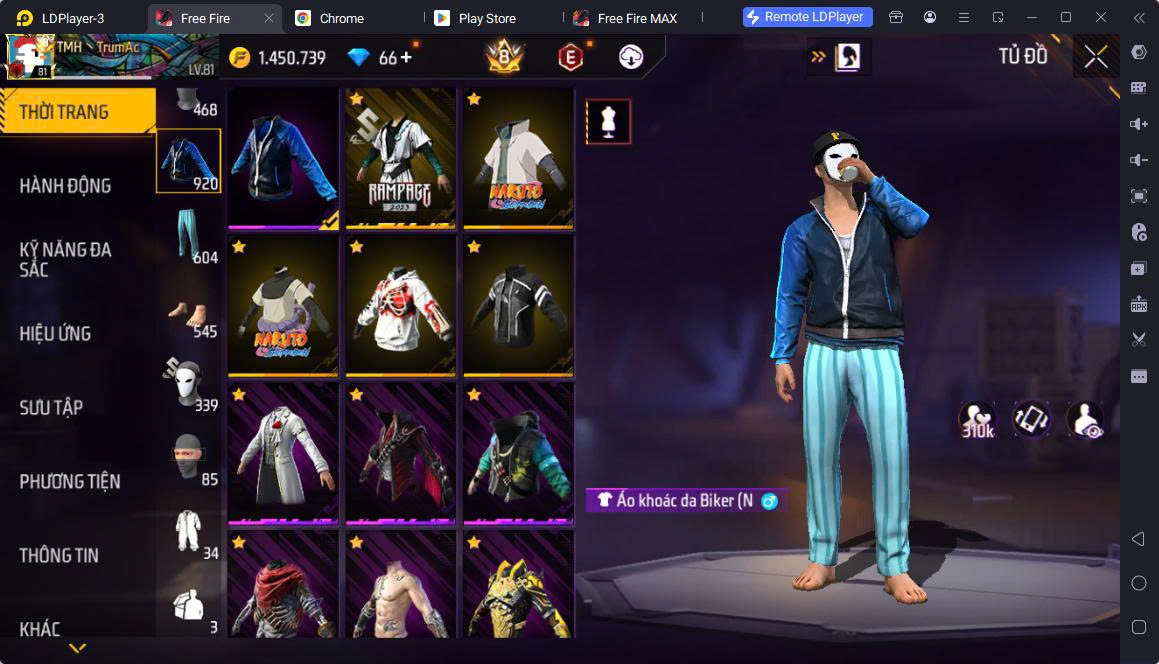This screenshot has height=664, width=1159.
Task: Select the blue biker jacket item
Action: tap(283, 158)
